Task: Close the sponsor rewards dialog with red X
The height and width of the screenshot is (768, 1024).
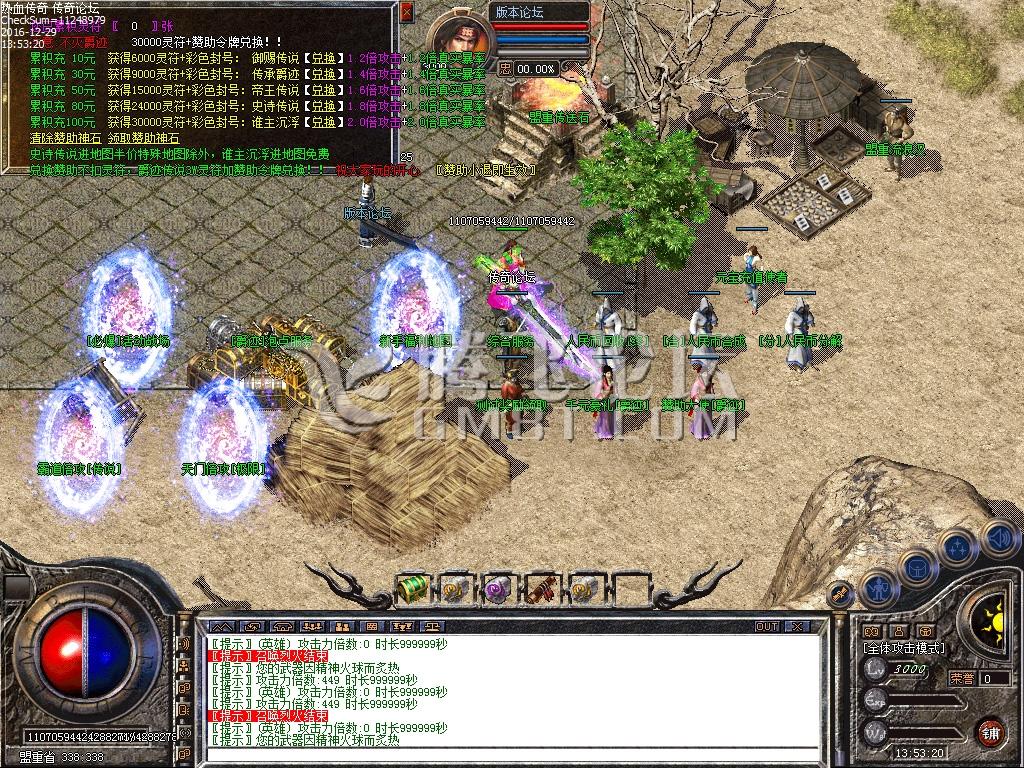Action: coord(406,12)
